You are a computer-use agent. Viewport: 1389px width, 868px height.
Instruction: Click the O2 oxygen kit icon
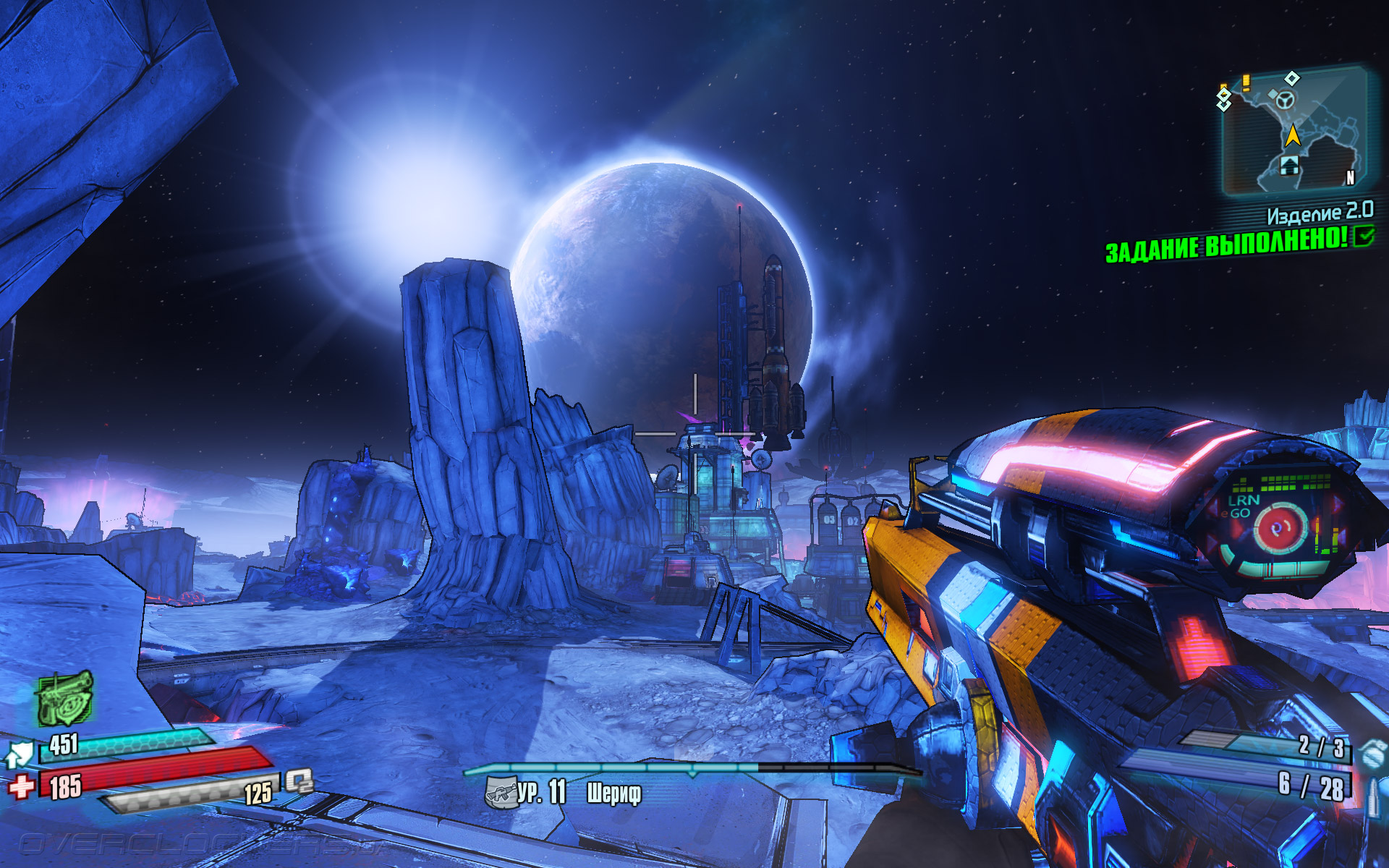pos(299,781)
